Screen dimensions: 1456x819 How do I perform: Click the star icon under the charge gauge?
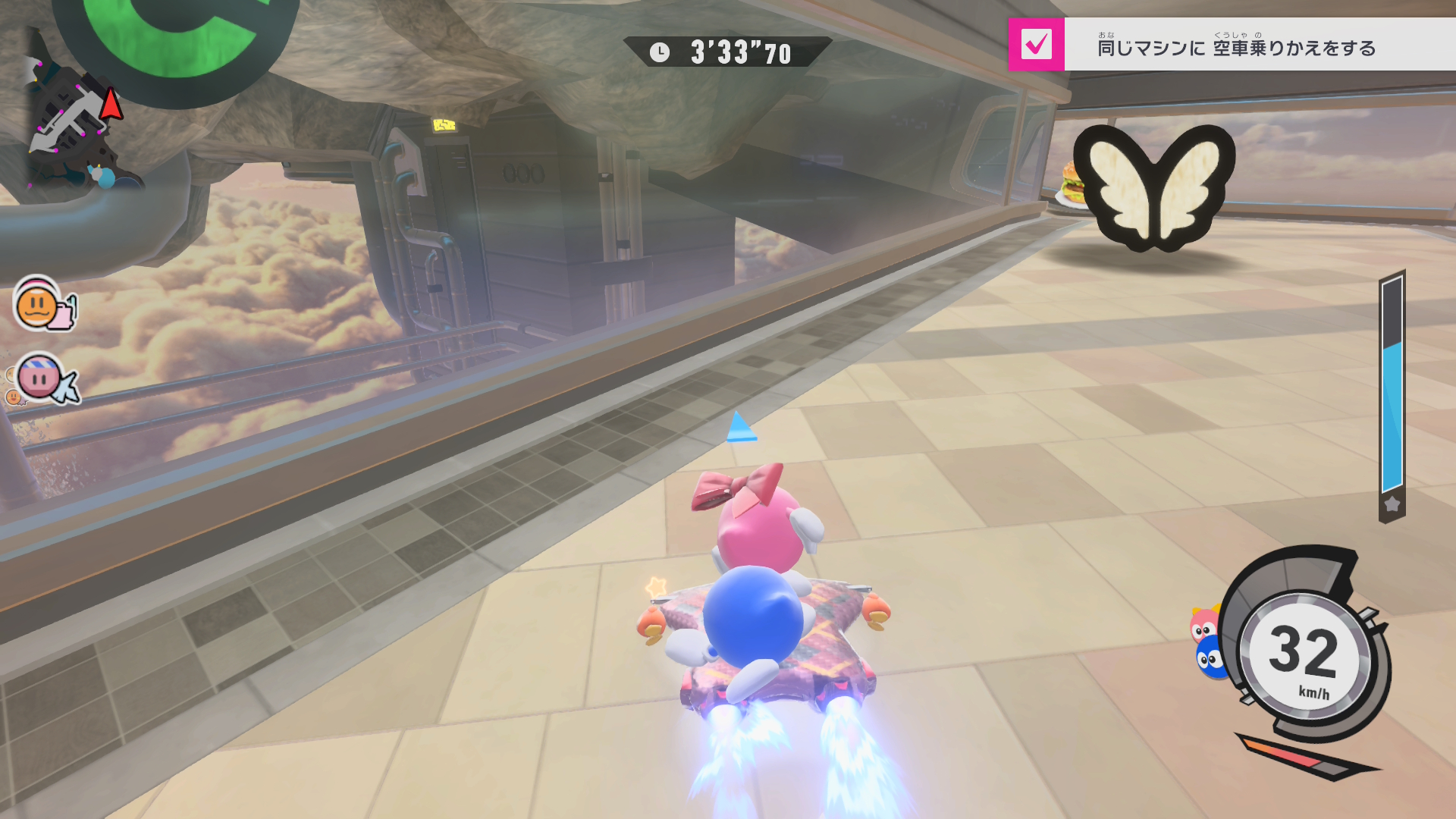point(1392,504)
